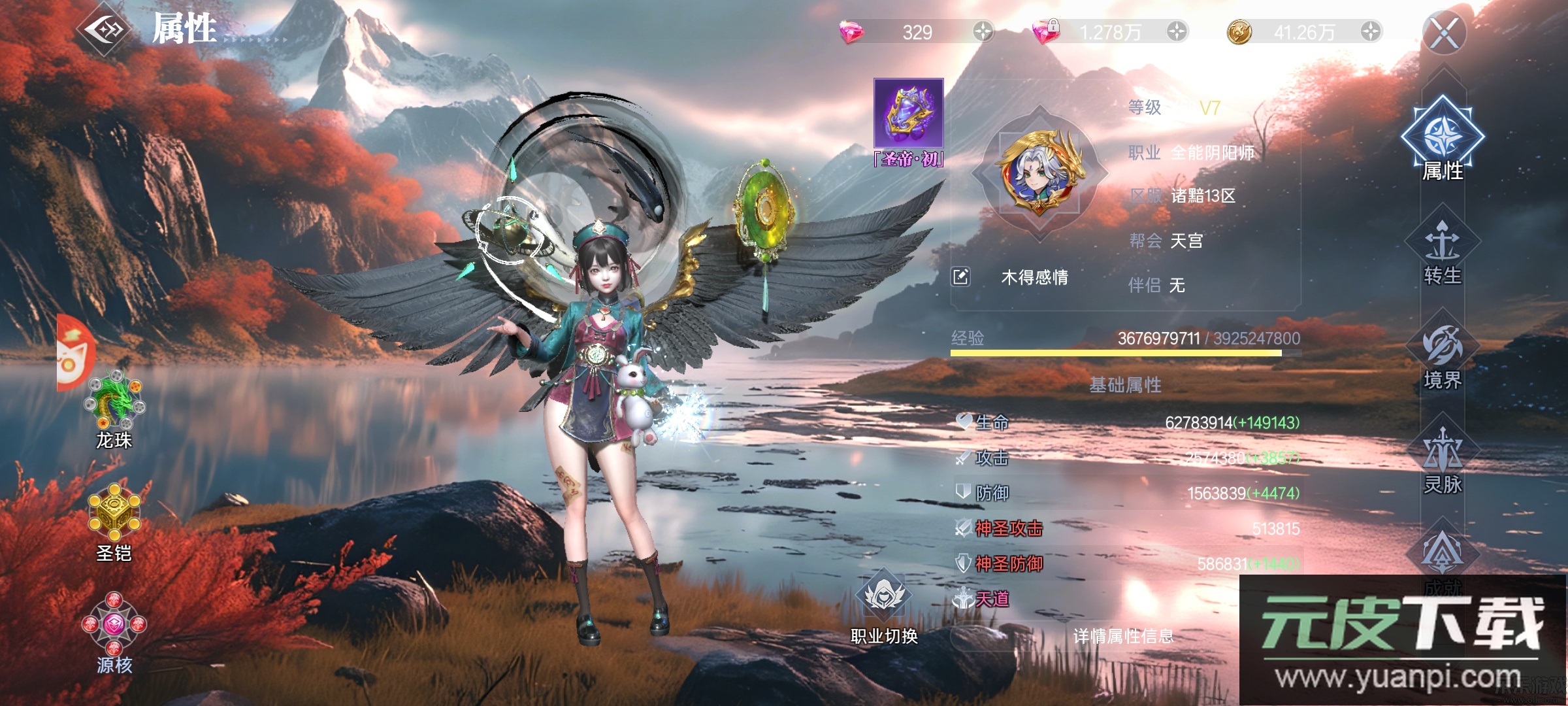Image resolution: width=1568 pixels, height=706 pixels.
Task: Click the character avatar portrait
Action: coord(1041,172)
